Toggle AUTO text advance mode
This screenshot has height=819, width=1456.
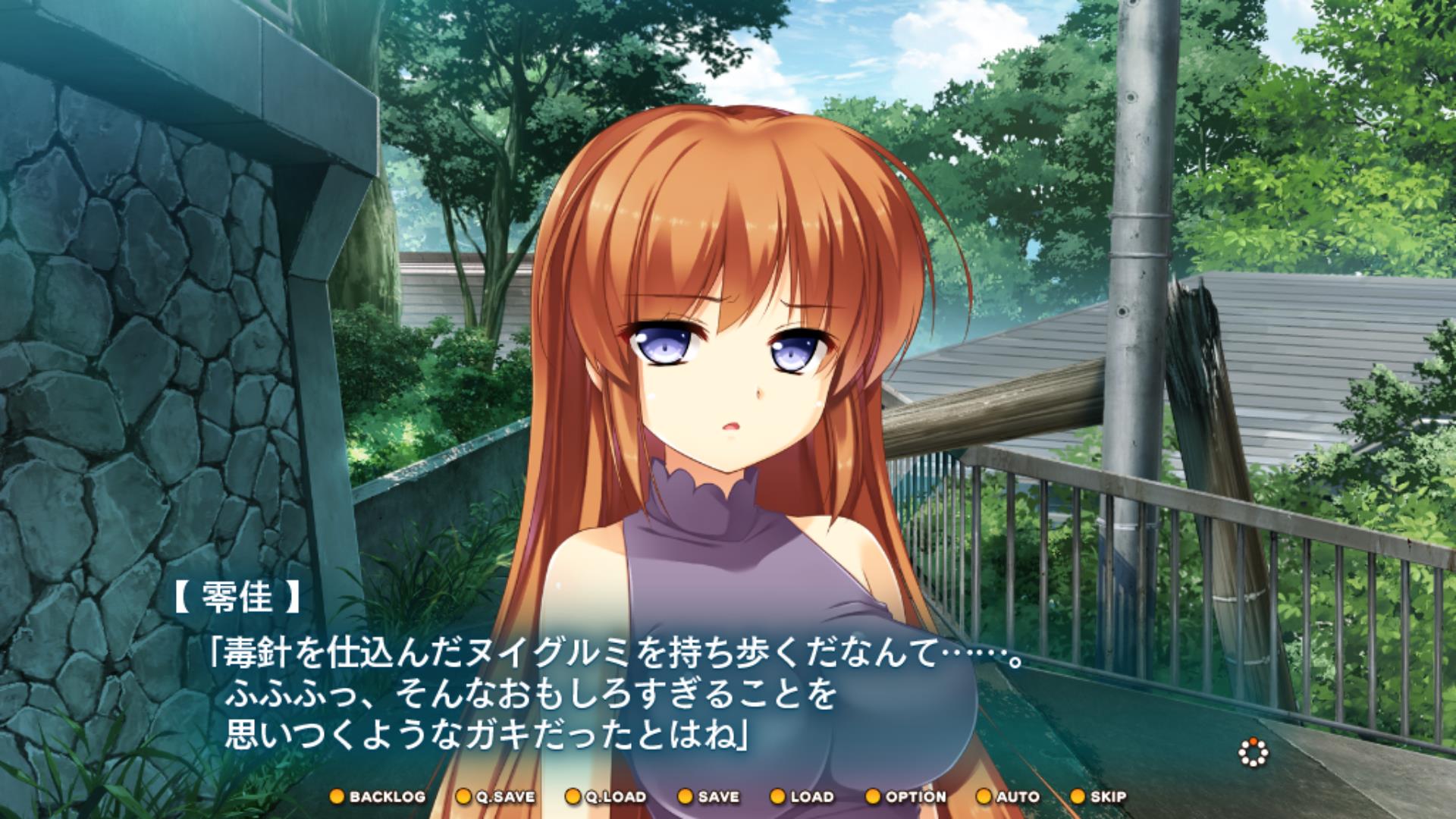click(x=1008, y=797)
